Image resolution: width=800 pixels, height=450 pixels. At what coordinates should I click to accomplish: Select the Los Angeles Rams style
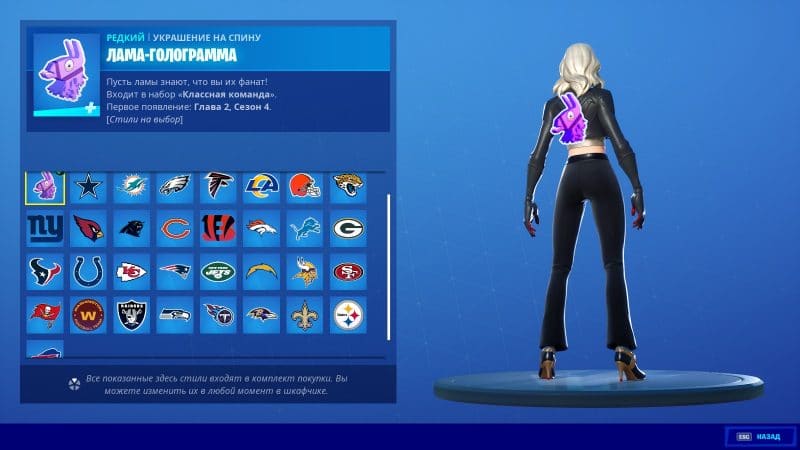coord(260,186)
